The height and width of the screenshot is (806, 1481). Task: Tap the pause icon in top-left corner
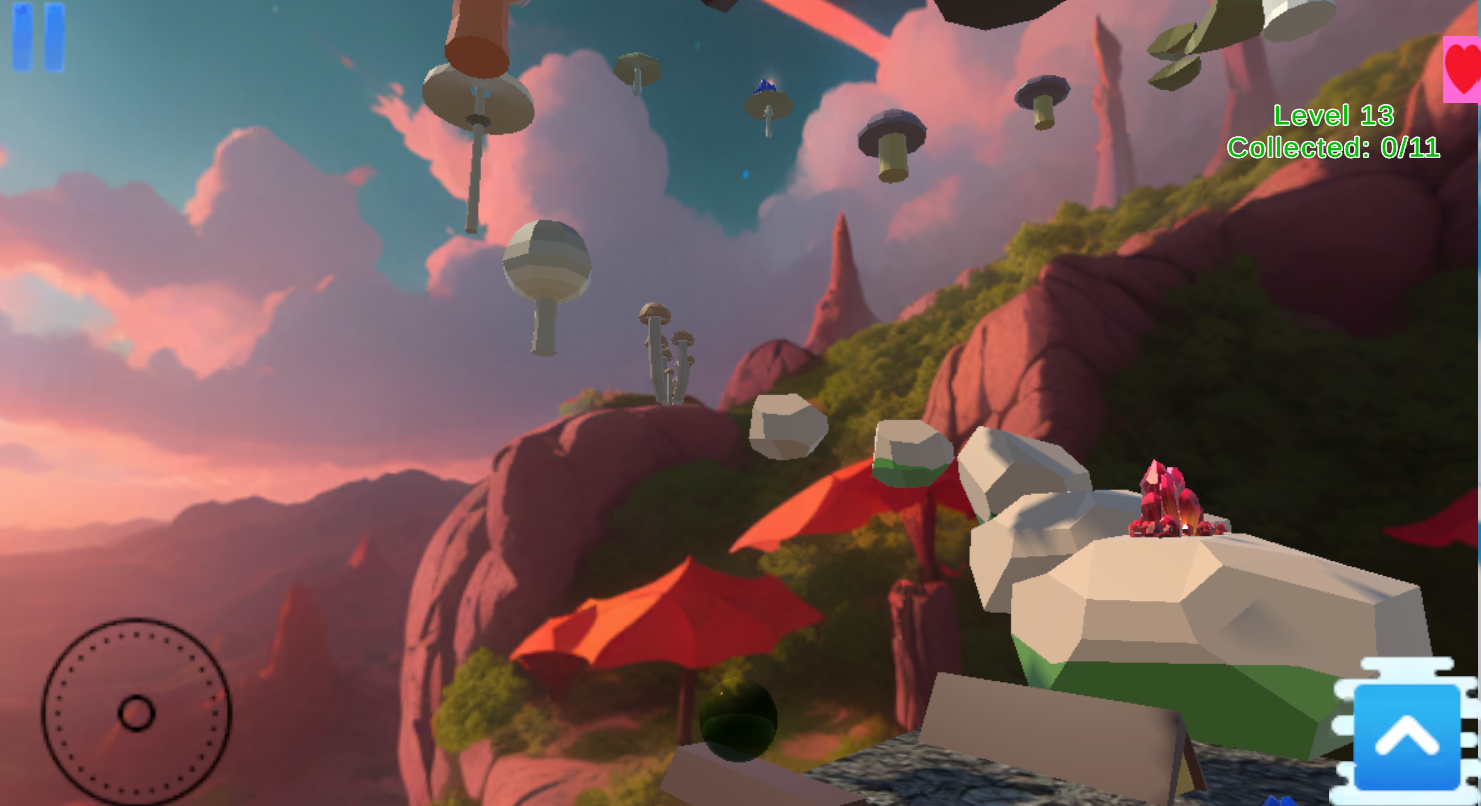(37, 38)
